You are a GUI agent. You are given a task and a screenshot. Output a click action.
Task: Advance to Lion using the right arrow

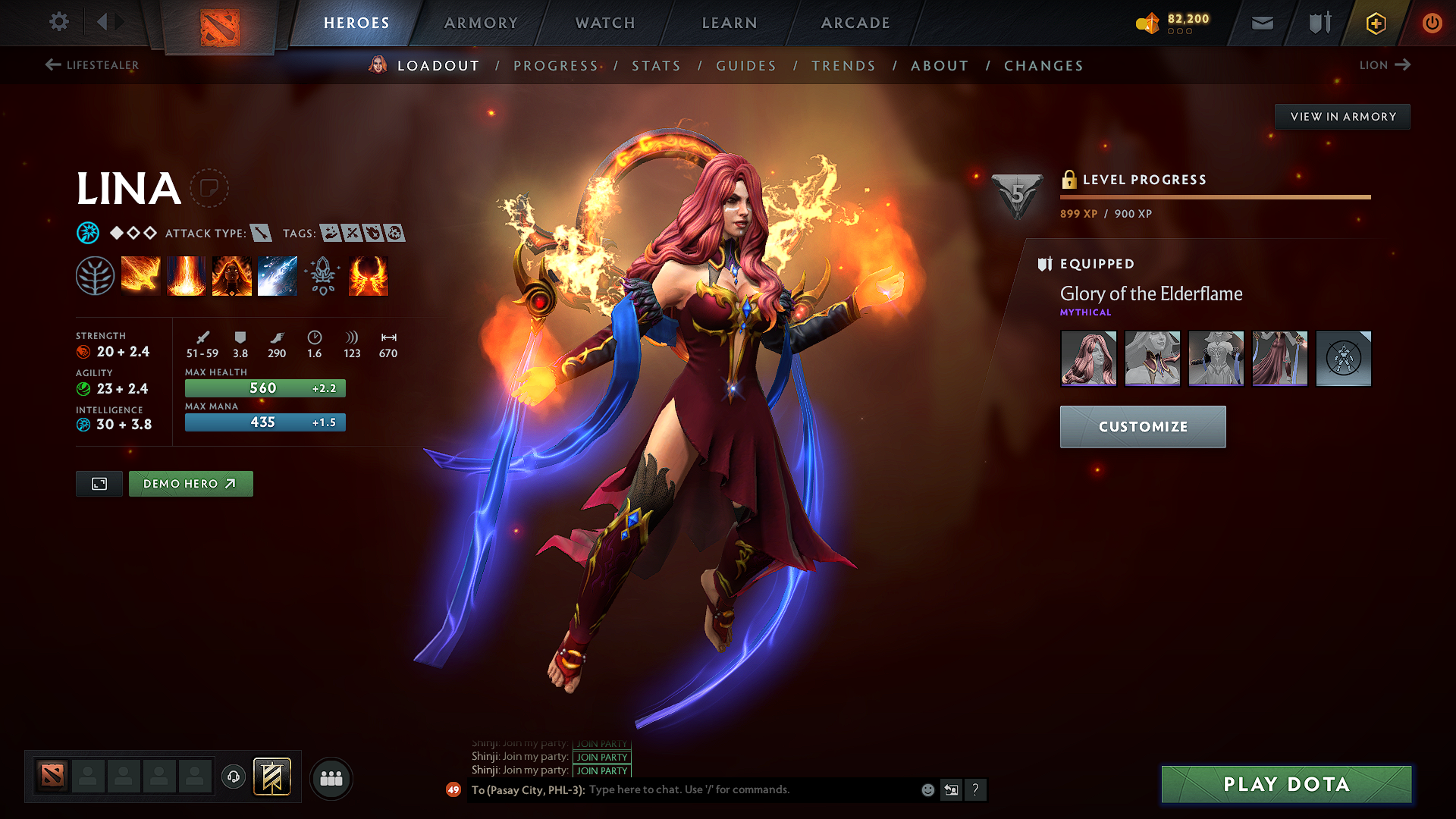pos(1401,65)
